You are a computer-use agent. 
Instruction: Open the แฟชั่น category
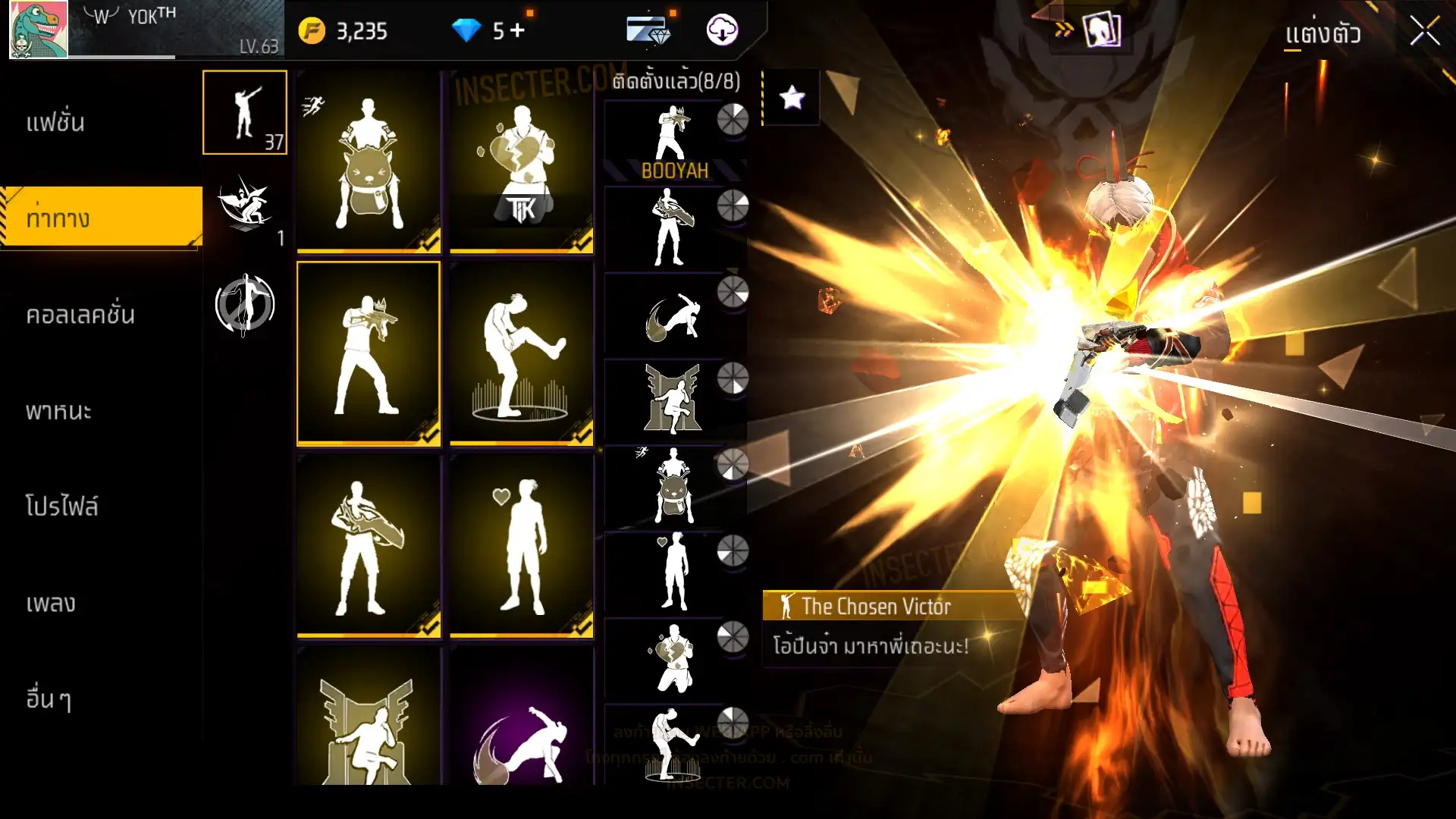point(55,123)
